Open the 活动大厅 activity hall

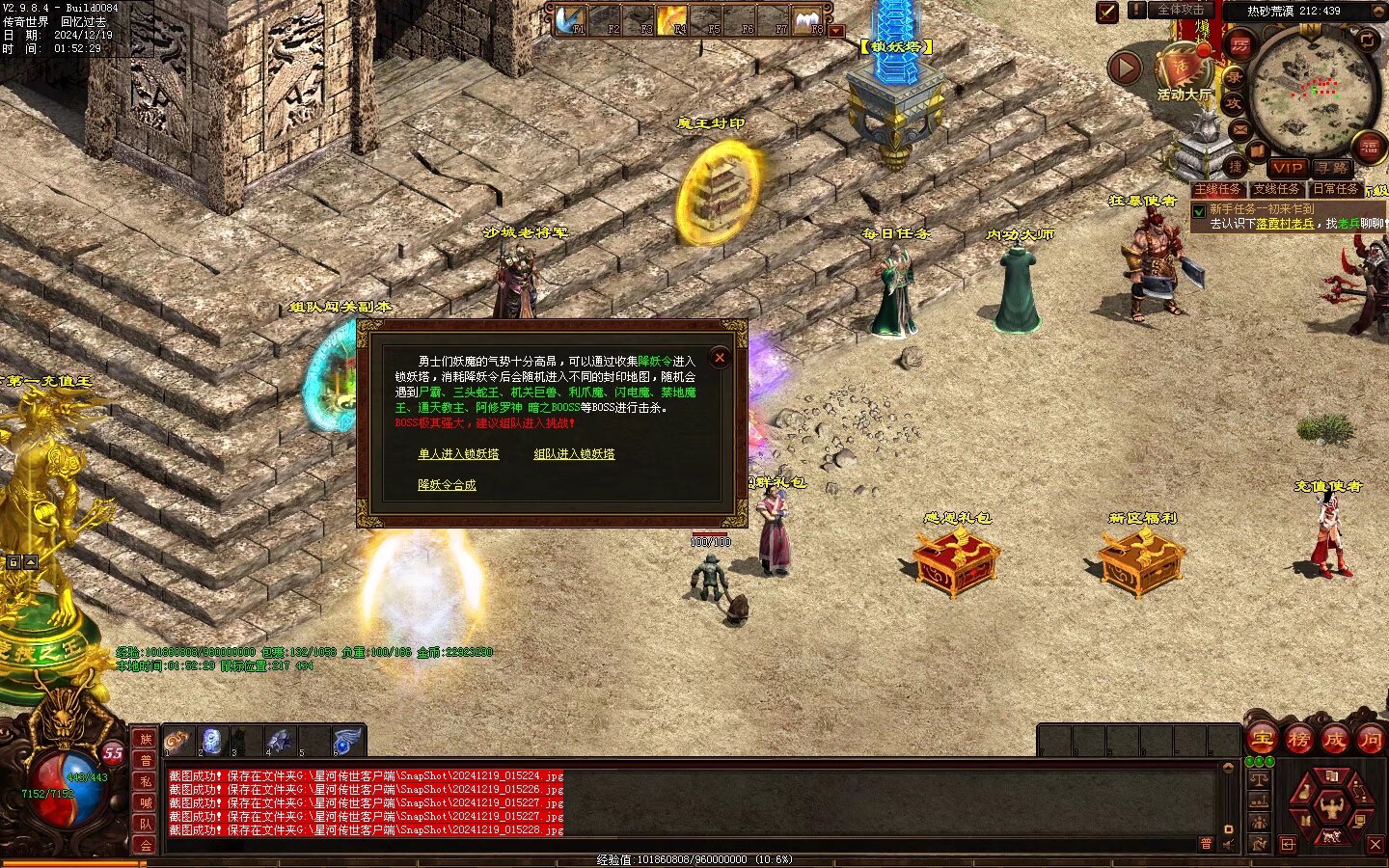[1183, 71]
